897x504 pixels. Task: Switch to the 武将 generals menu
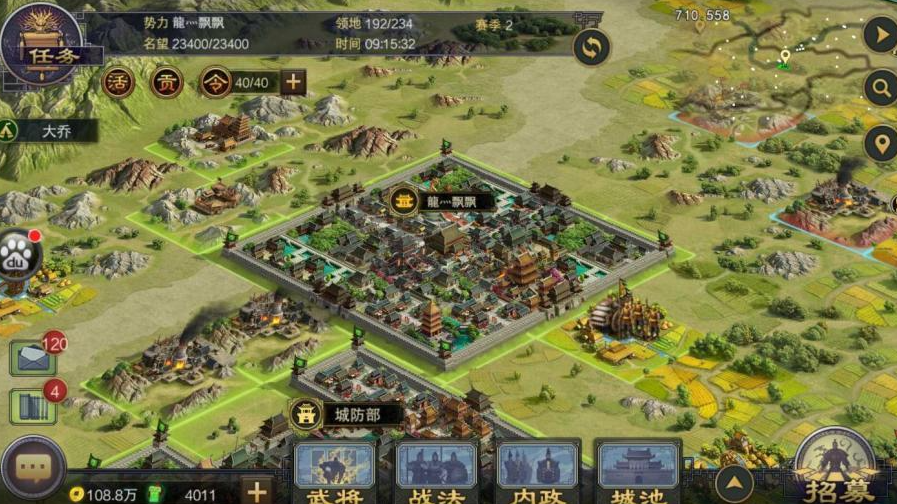click(x=335, y=473)
